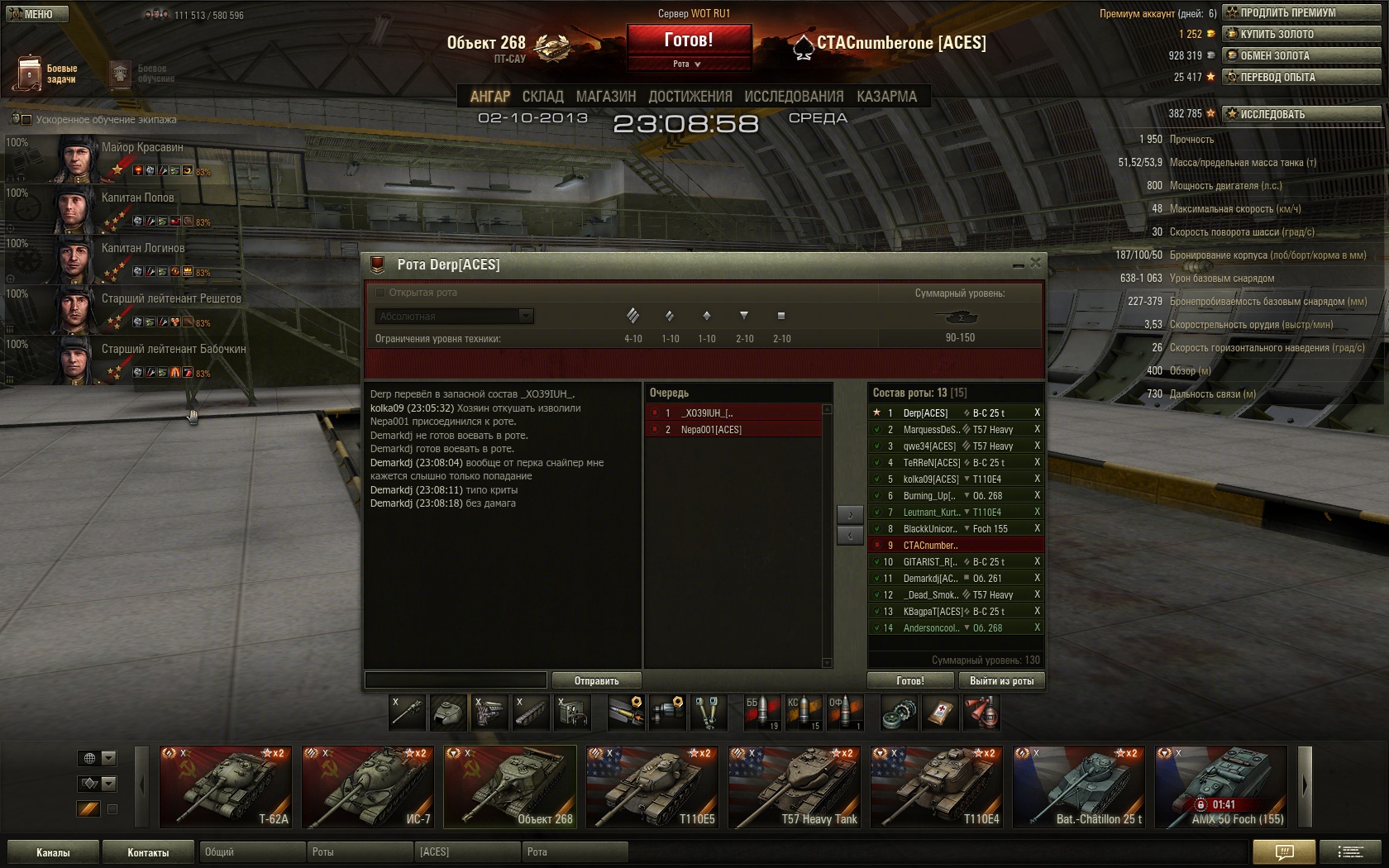1389x868 pixels.
Task: Click the company chat input field
Action: pyautogui.click(x=456, y=680)
